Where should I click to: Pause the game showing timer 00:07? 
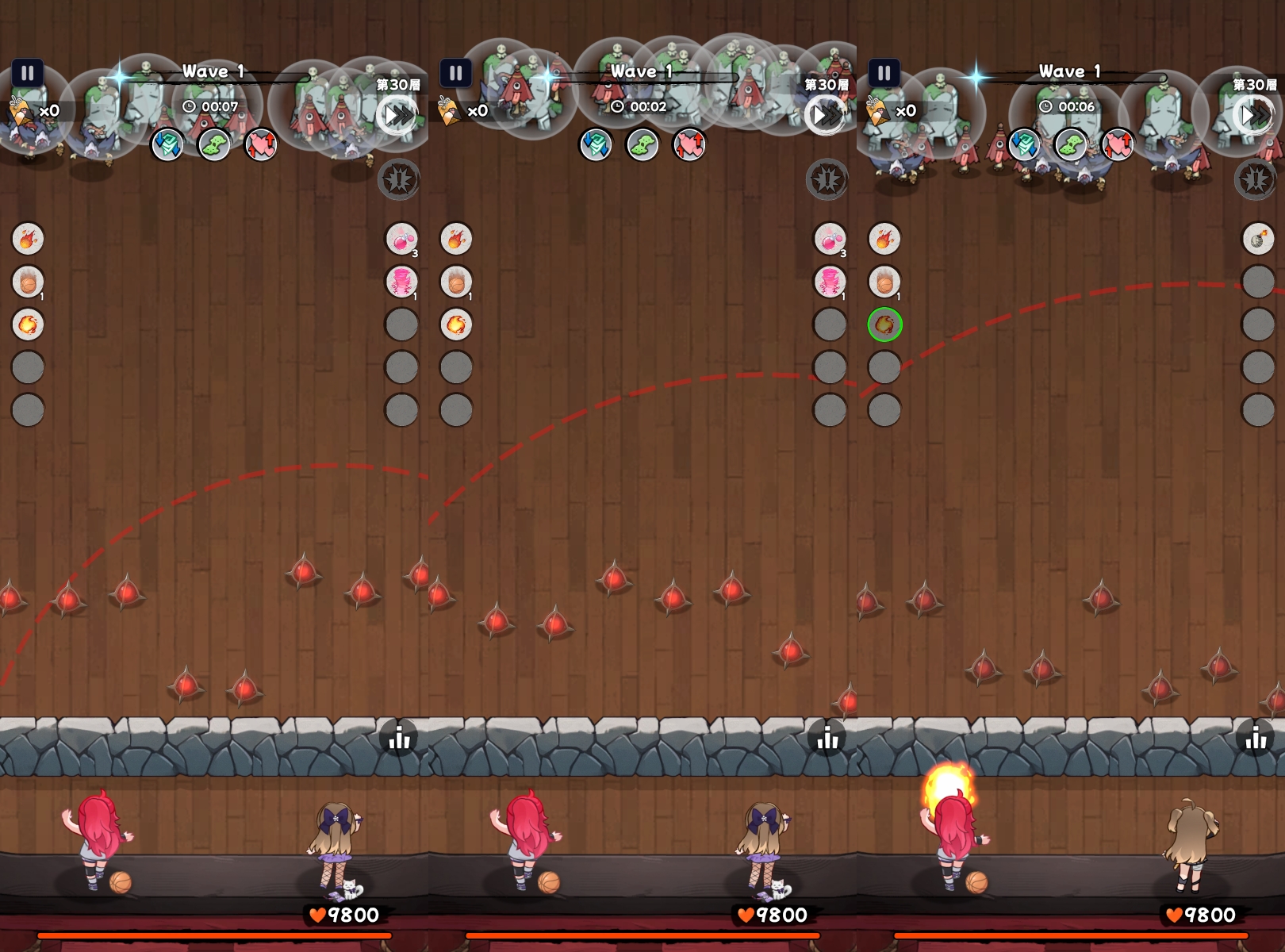pyautogui.click(x=28, y=74)
